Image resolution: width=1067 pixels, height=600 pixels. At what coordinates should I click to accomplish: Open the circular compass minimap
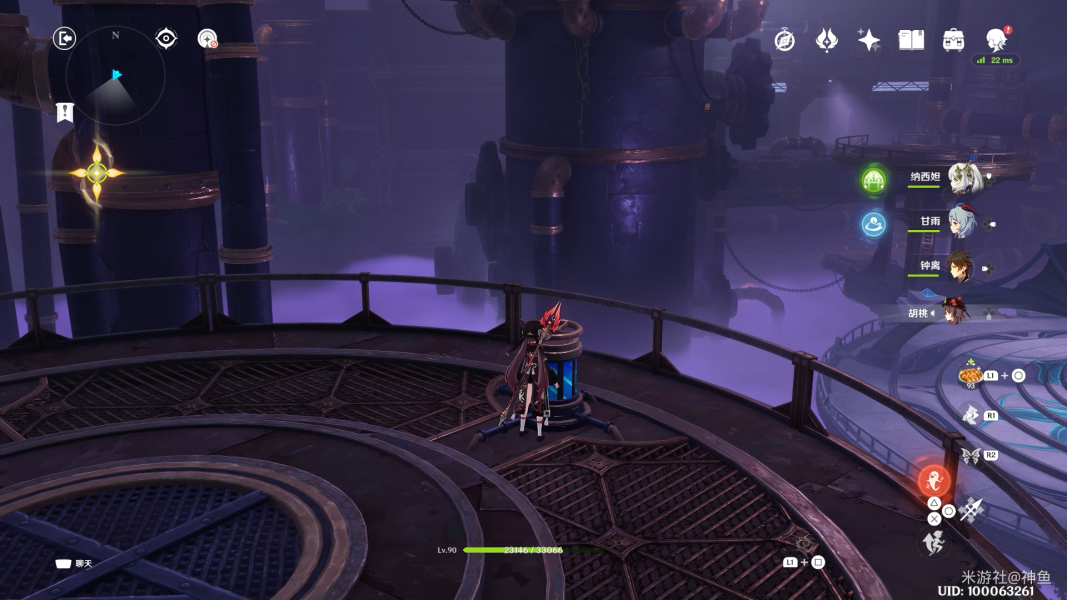pos(116,76)
